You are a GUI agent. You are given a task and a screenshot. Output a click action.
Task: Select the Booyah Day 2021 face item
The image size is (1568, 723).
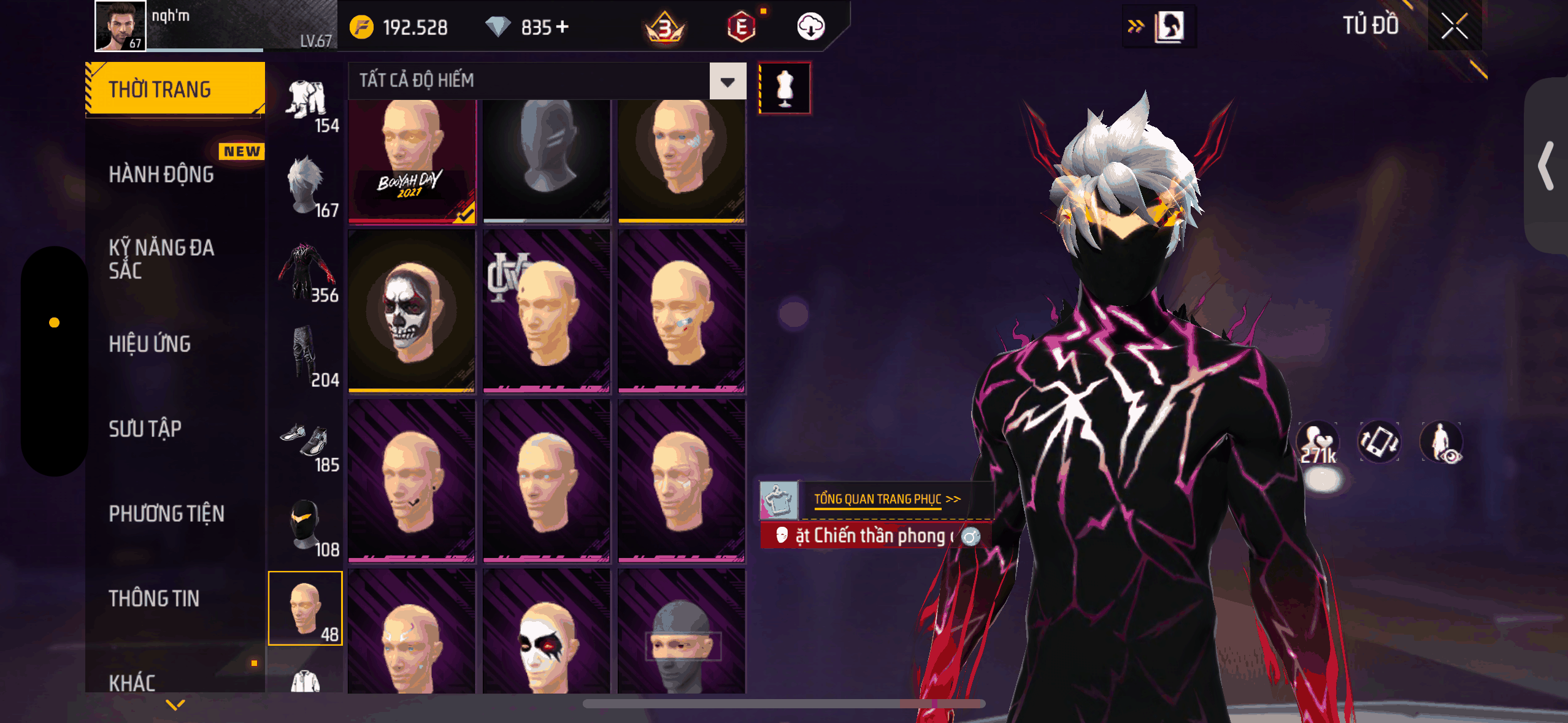(412, 161)
